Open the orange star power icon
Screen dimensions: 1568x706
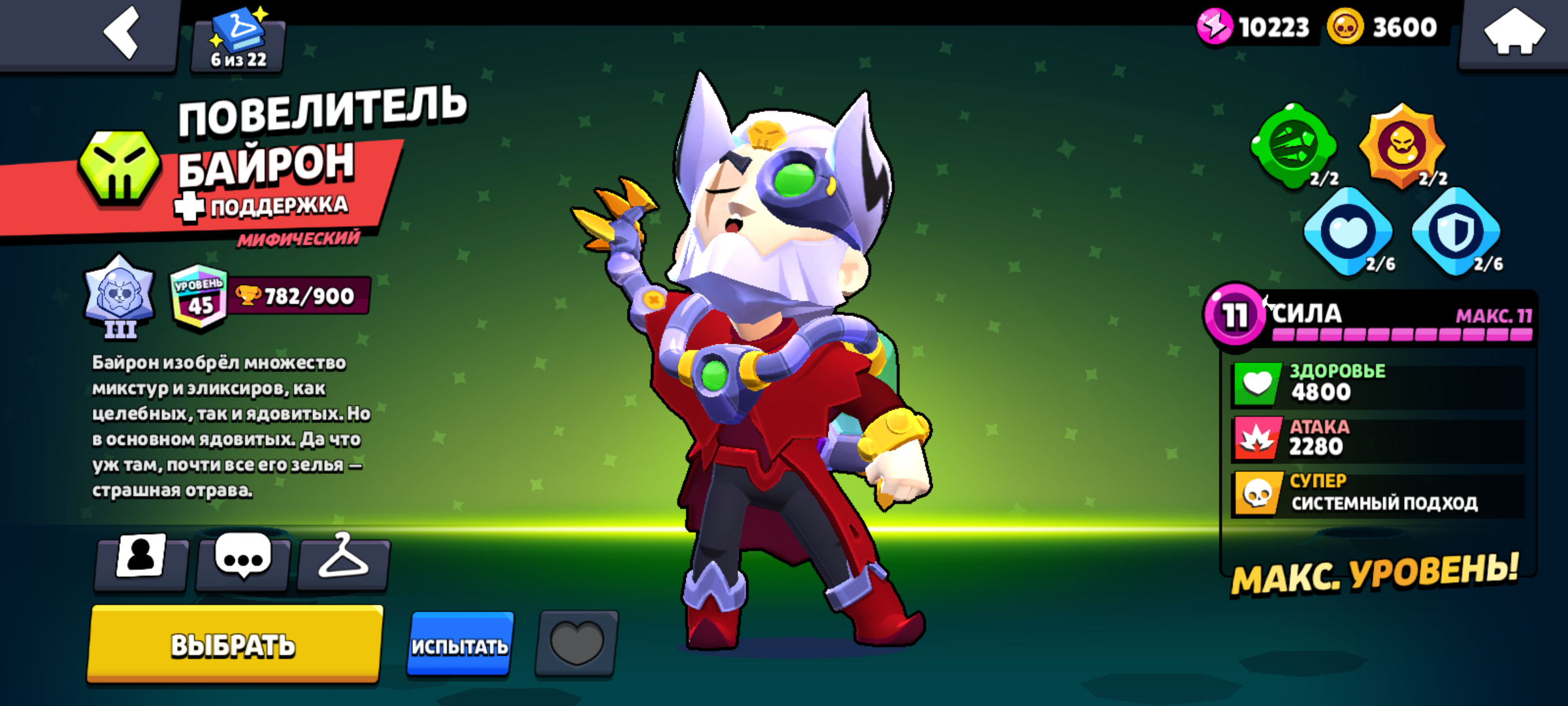1402,146
